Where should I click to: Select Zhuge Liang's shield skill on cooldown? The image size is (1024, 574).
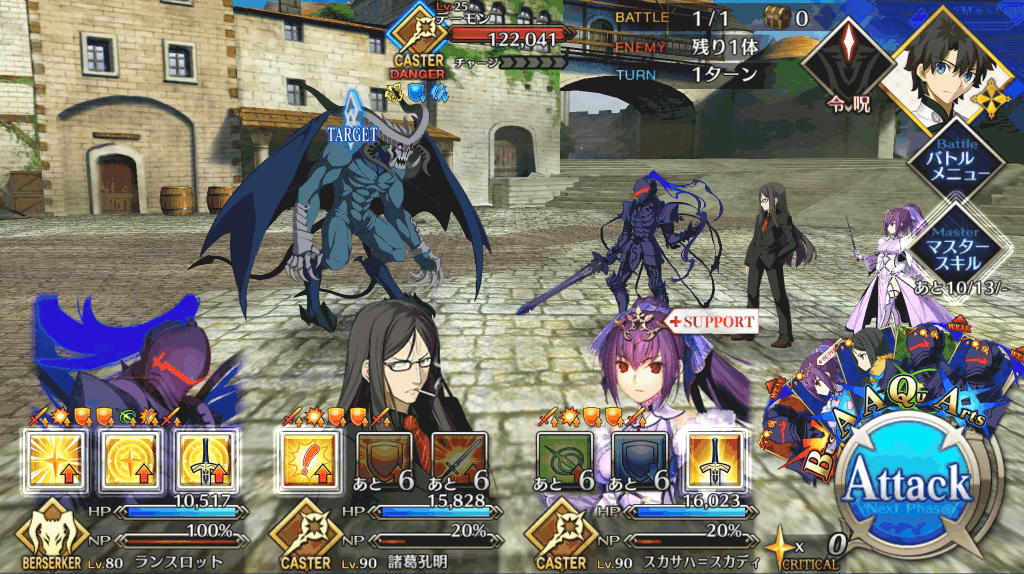pos(385,460)
